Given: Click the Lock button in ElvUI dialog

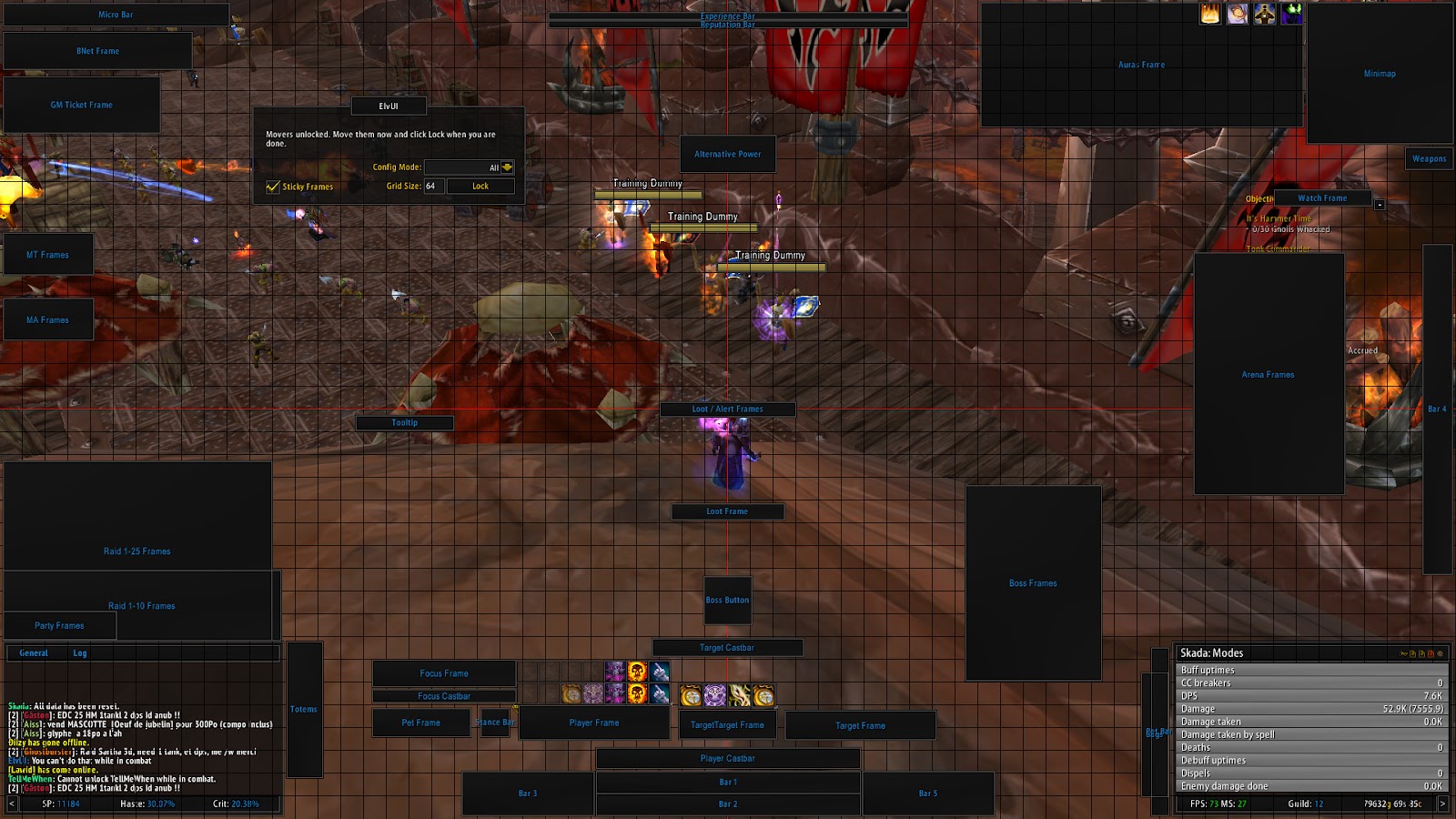Looking at the screenshot, I should pyautogui.click(x=480, y=186).
